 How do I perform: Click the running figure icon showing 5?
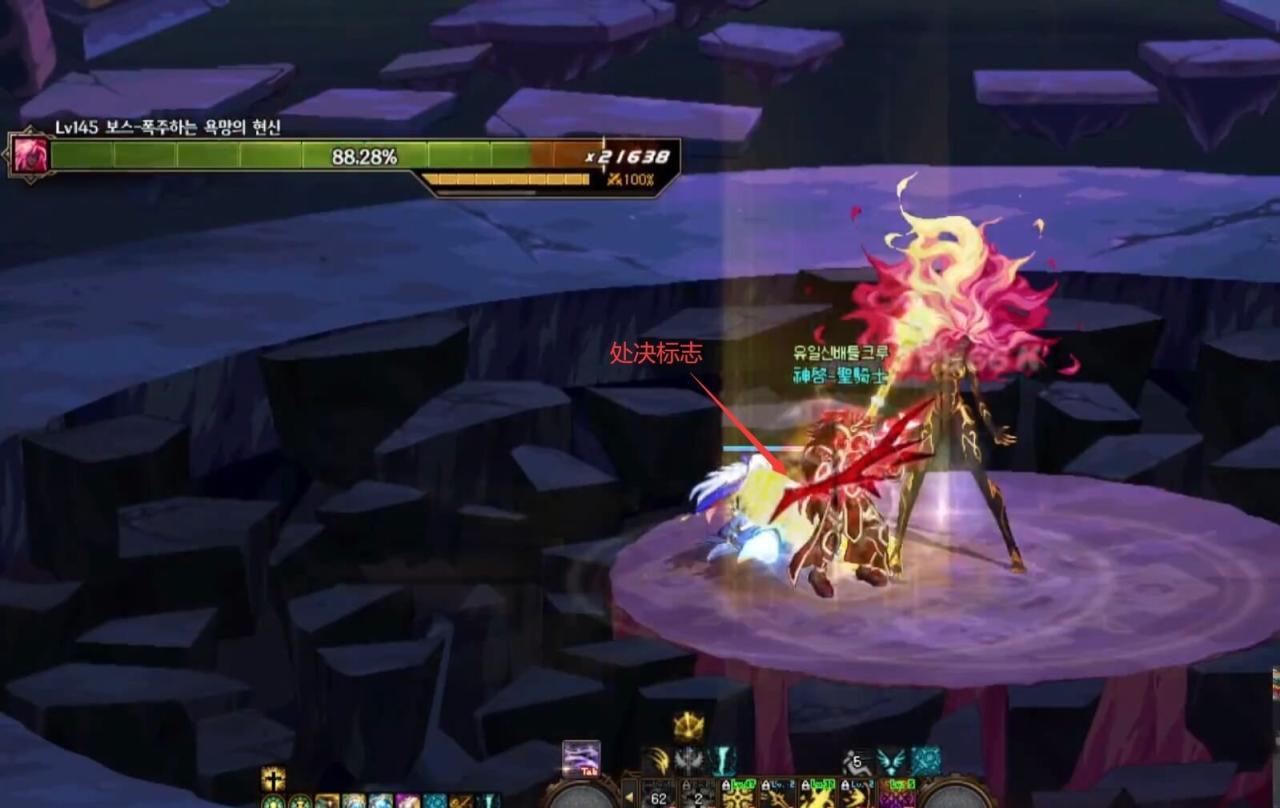tap(856, 761)
